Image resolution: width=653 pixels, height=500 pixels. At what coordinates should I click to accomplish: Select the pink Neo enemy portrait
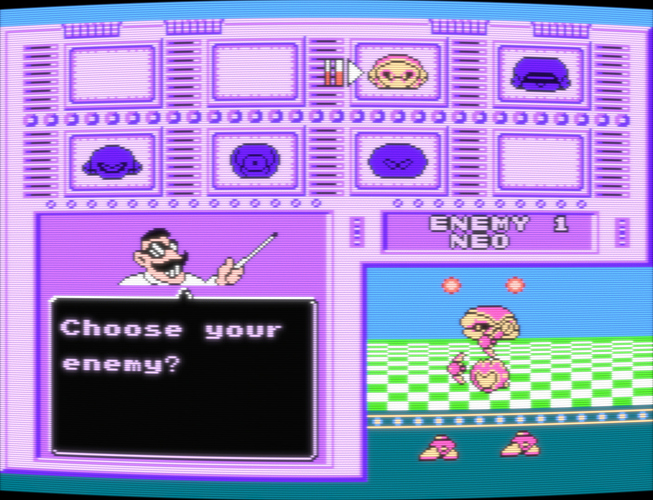396,72
